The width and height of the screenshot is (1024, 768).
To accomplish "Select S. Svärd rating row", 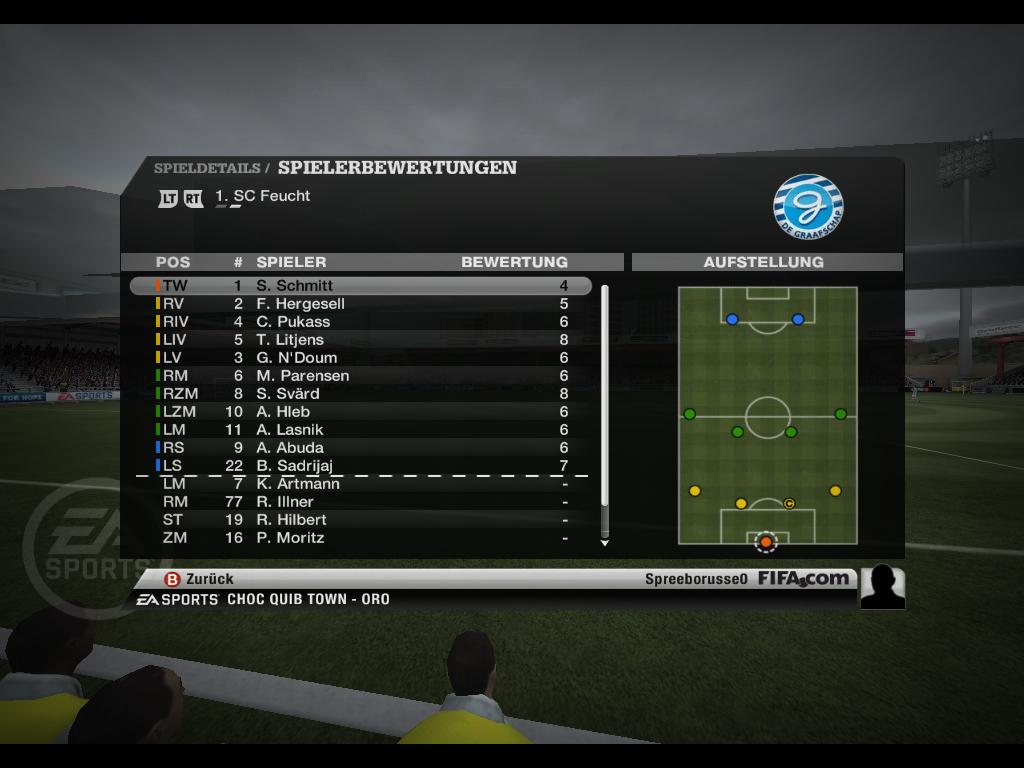I will 360,394.
